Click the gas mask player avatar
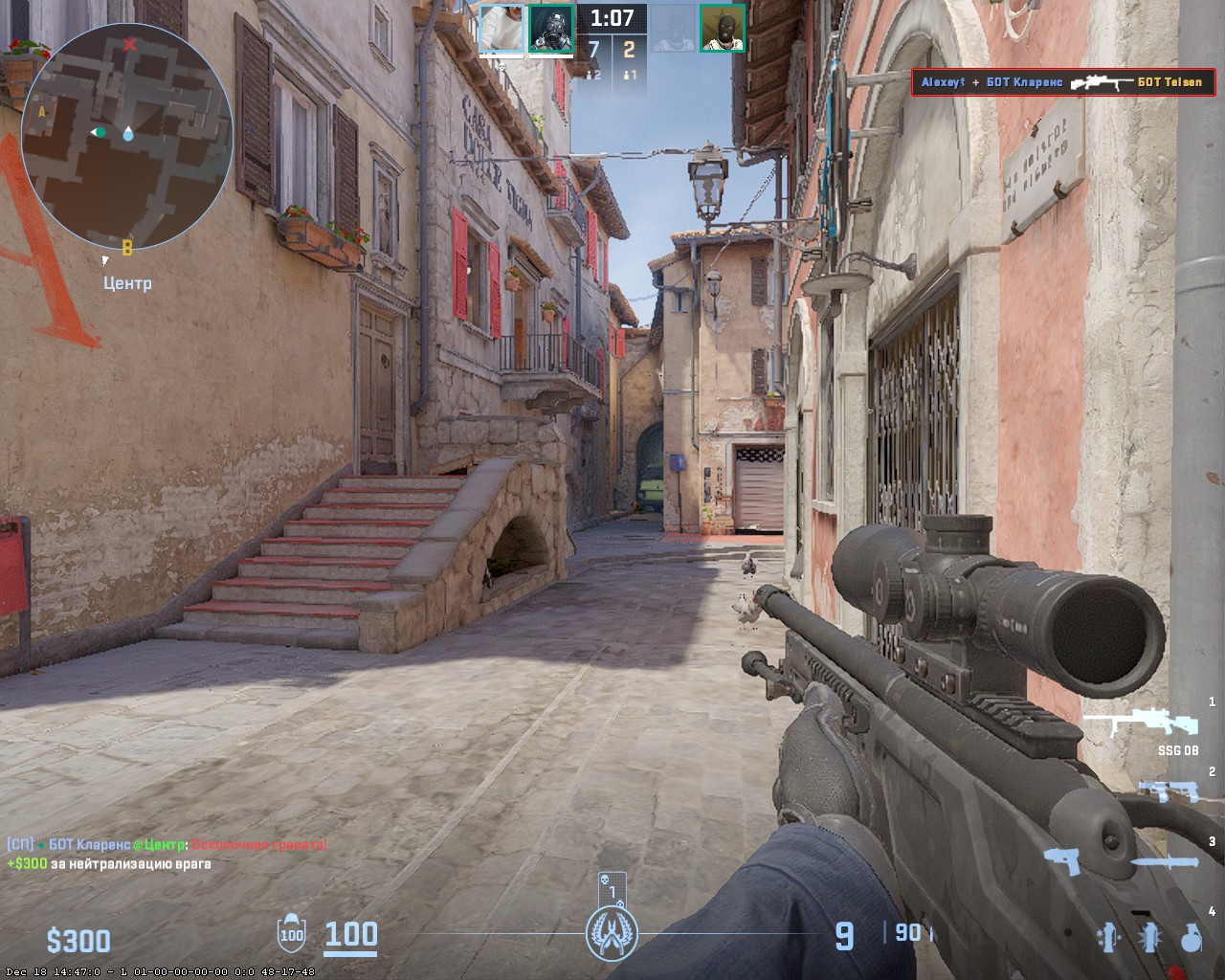 point(550,29)
